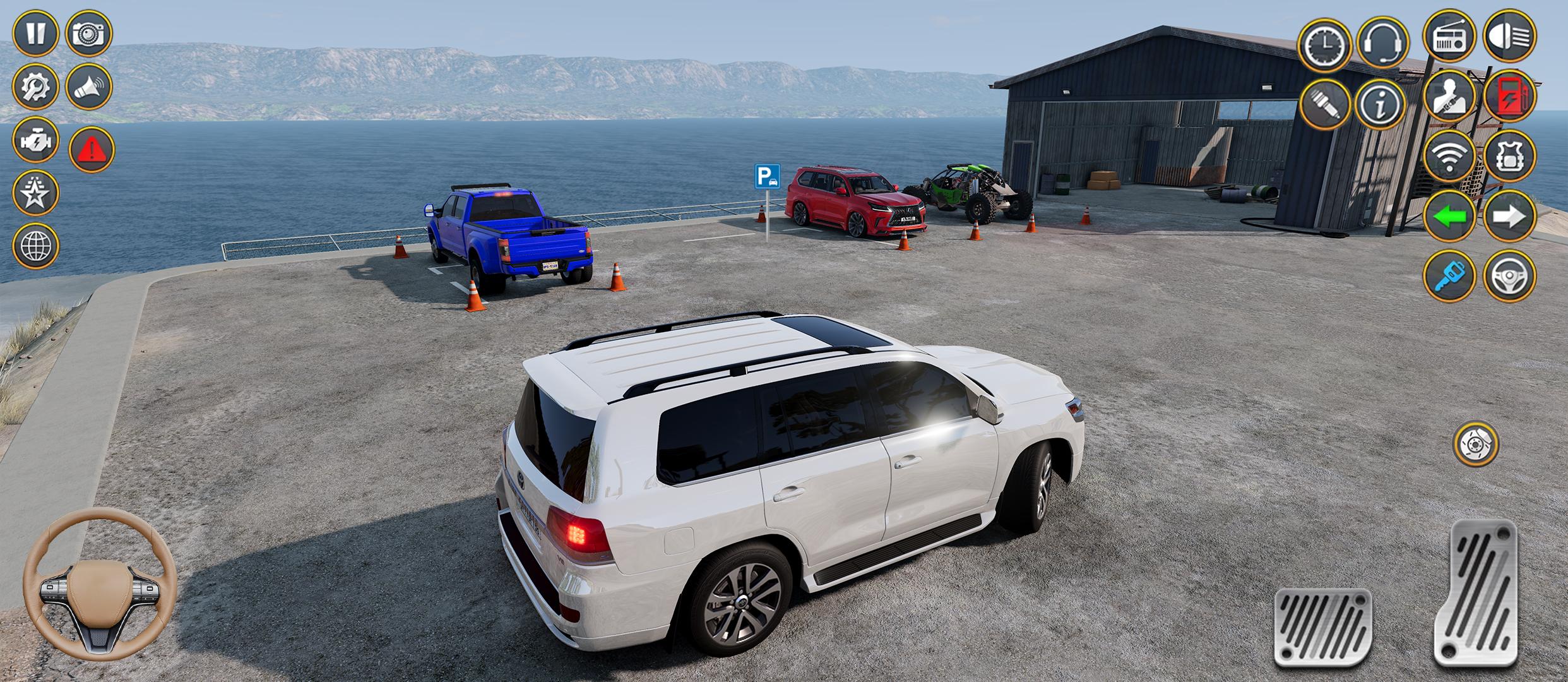Toggle the headlights

click(x=1509, y=36)
